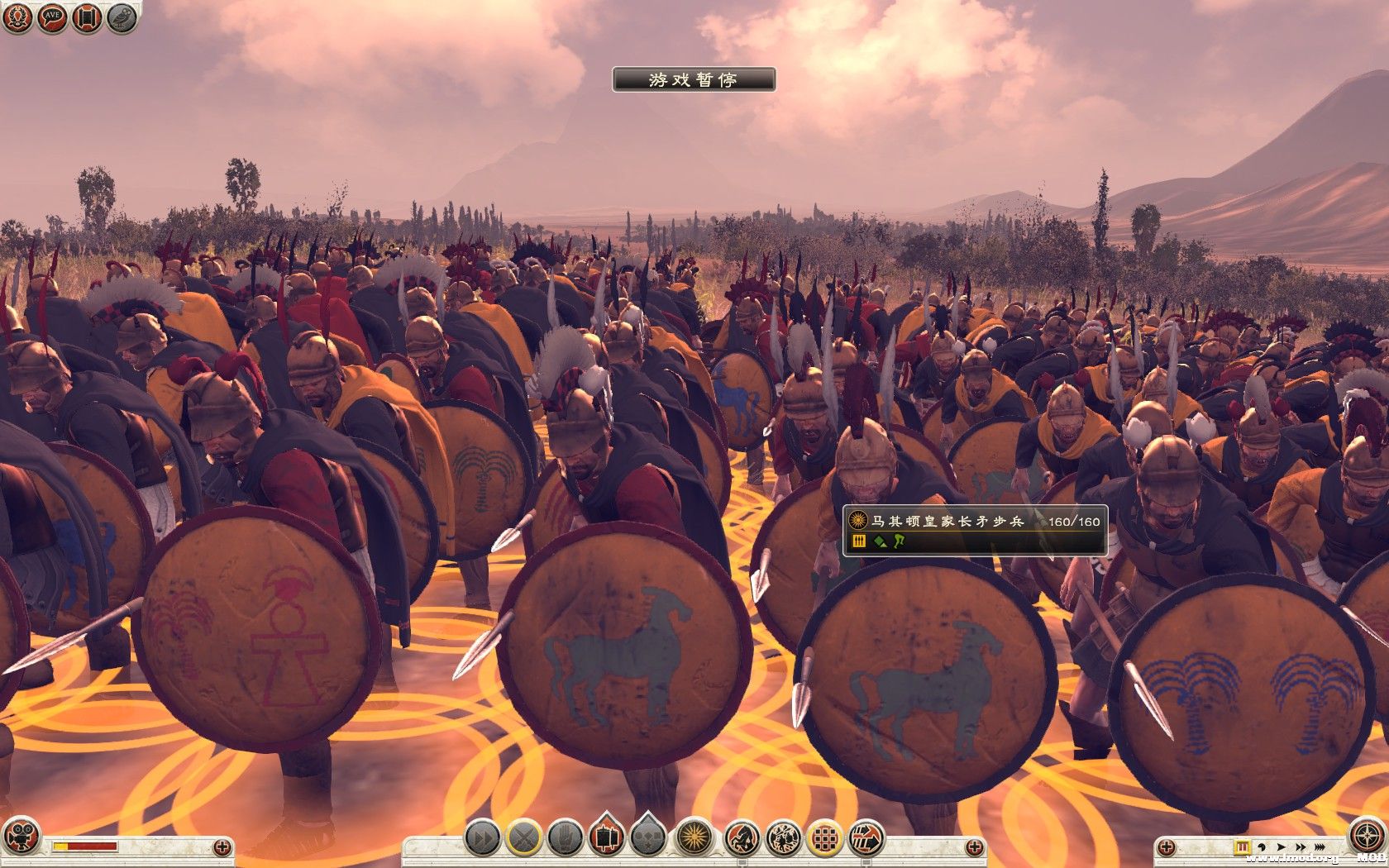
Task: Open the compass radar map button
Action: coord(1366,835)
